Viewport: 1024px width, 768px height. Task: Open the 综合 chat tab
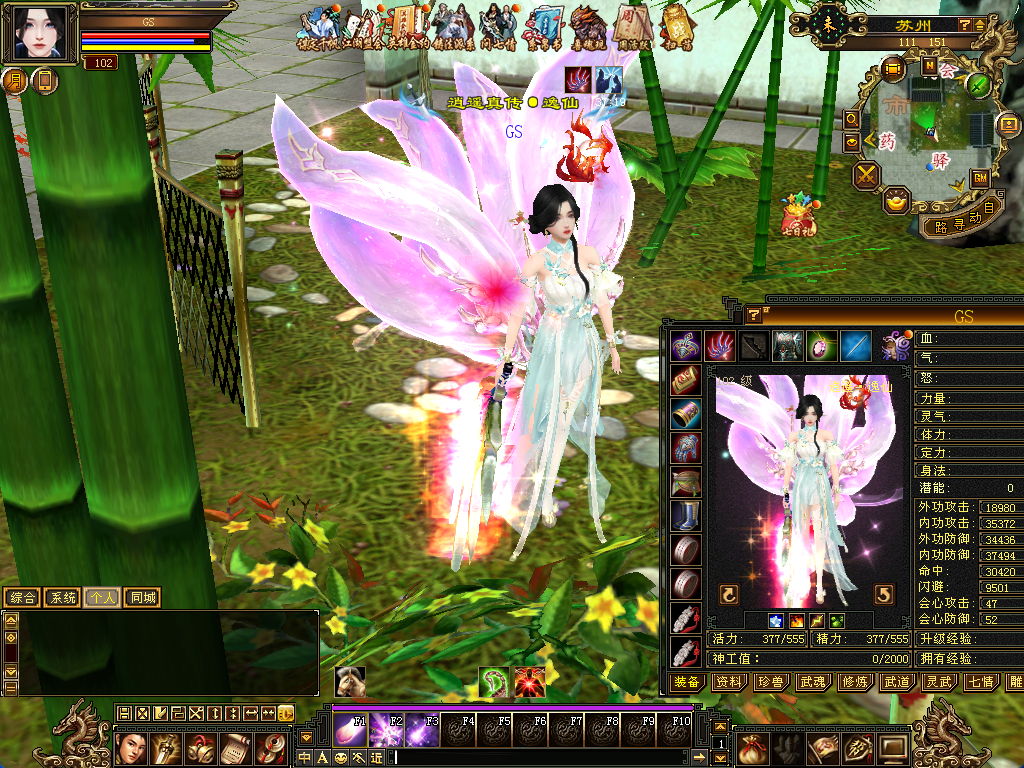pyautogui.click(x=22, y=598)
